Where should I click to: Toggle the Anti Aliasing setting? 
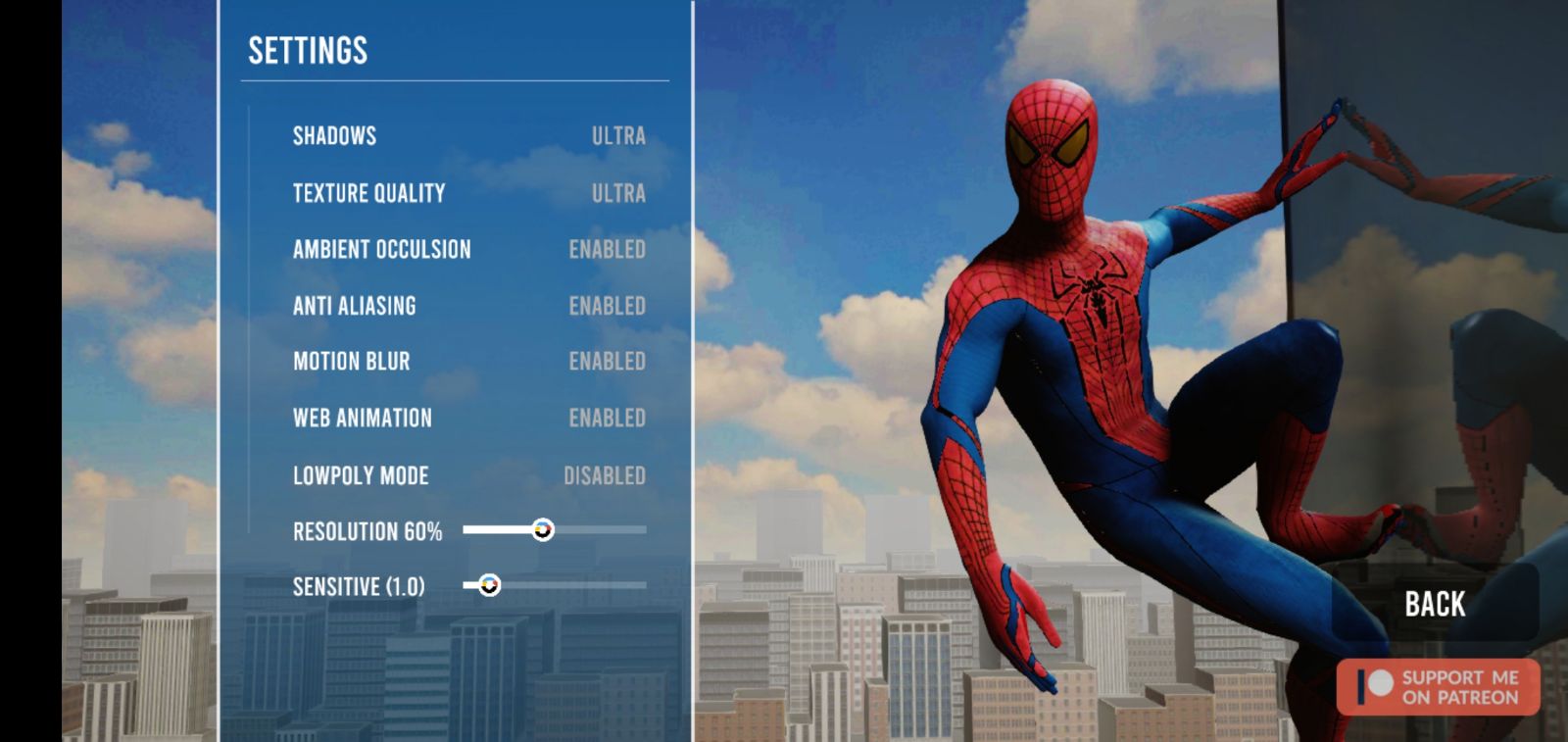click(x=607, y=306)
